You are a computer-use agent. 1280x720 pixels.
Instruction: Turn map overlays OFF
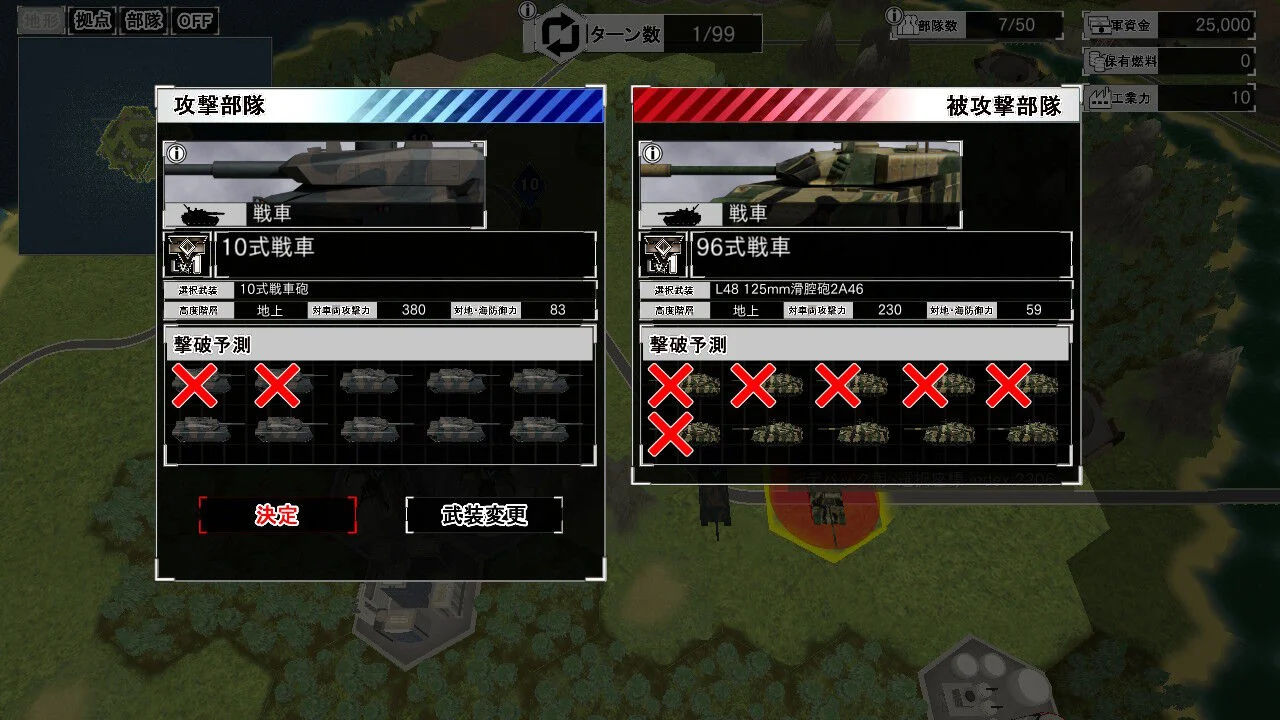coord(196,21)
